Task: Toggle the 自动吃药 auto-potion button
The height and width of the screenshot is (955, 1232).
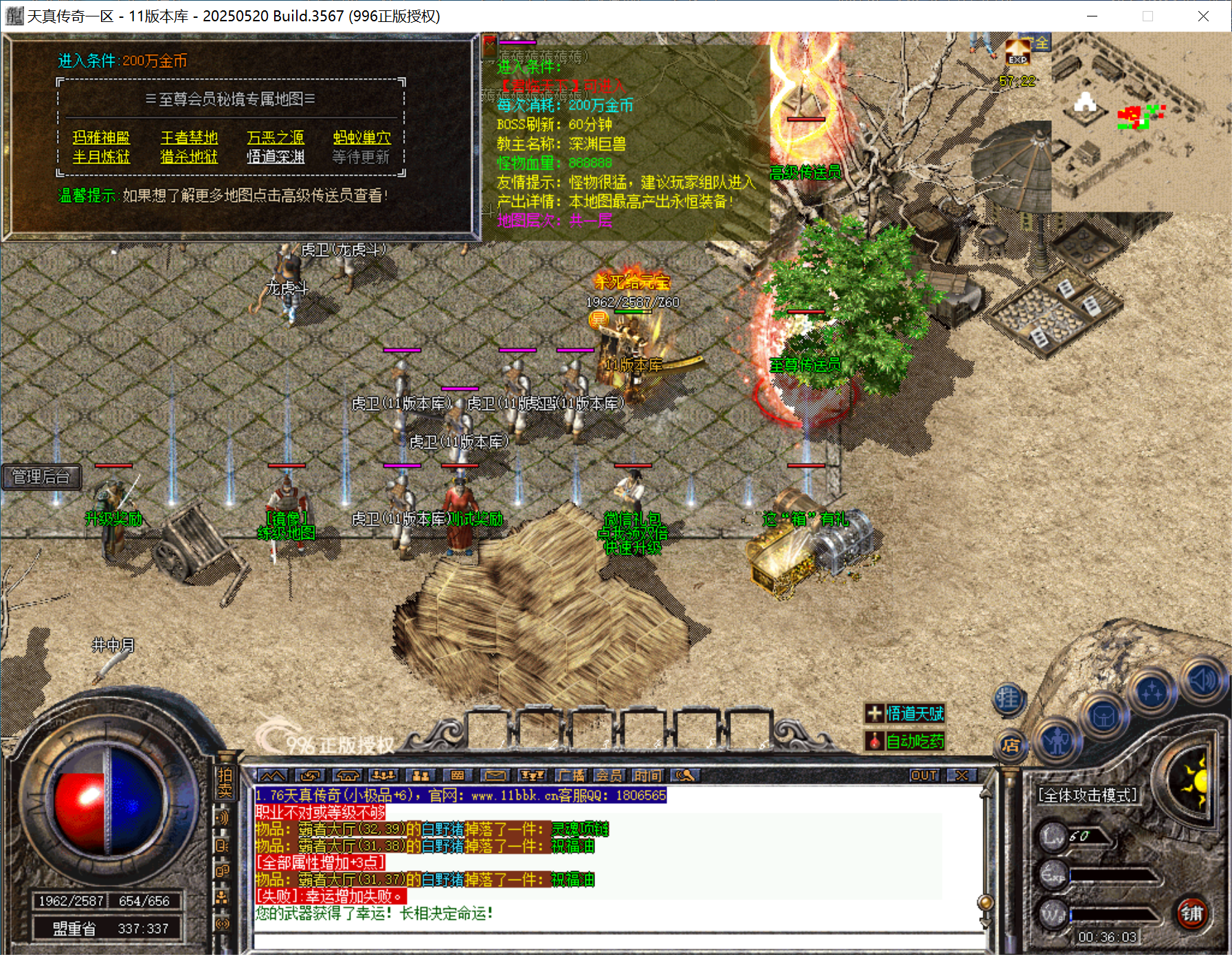Action: (905, 741)
